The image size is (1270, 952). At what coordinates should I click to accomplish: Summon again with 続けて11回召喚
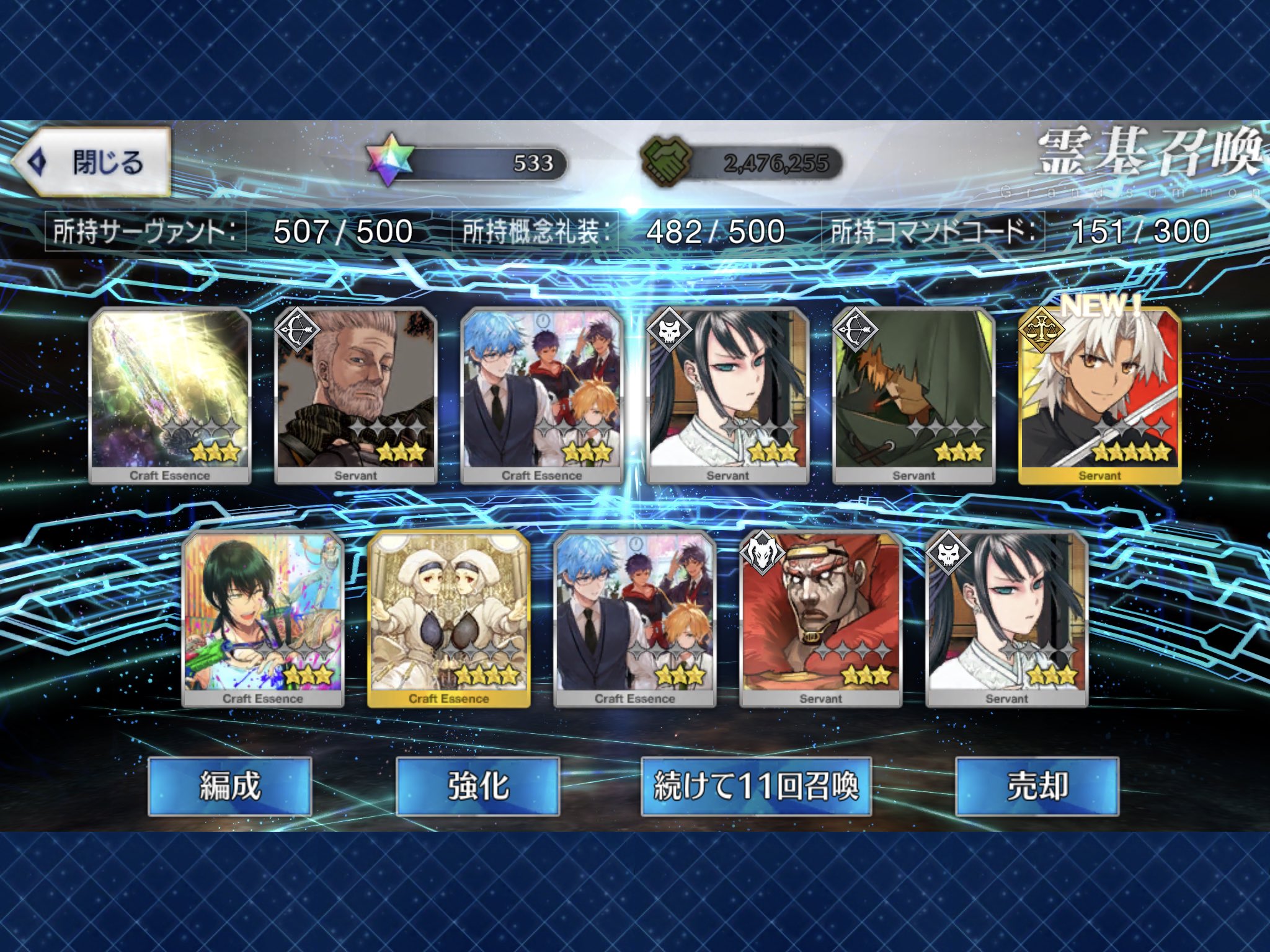click(x=756, y=786)
